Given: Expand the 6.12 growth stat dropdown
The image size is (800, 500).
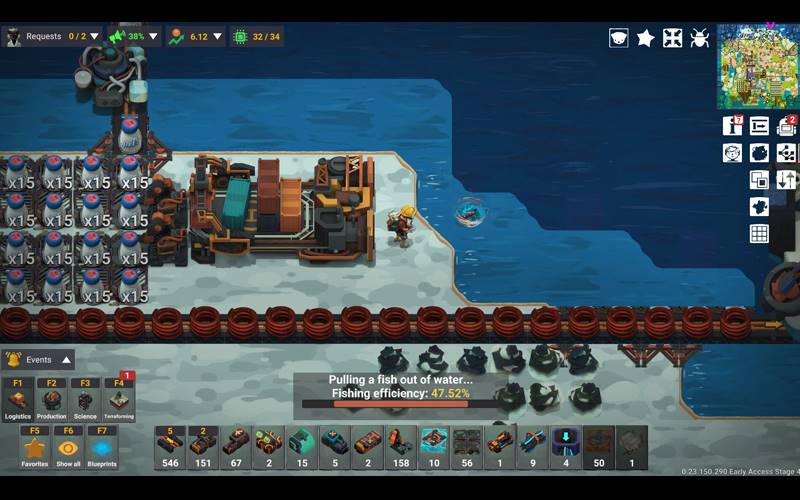Looking at the screenshot, I should click(x=217, y=37).
